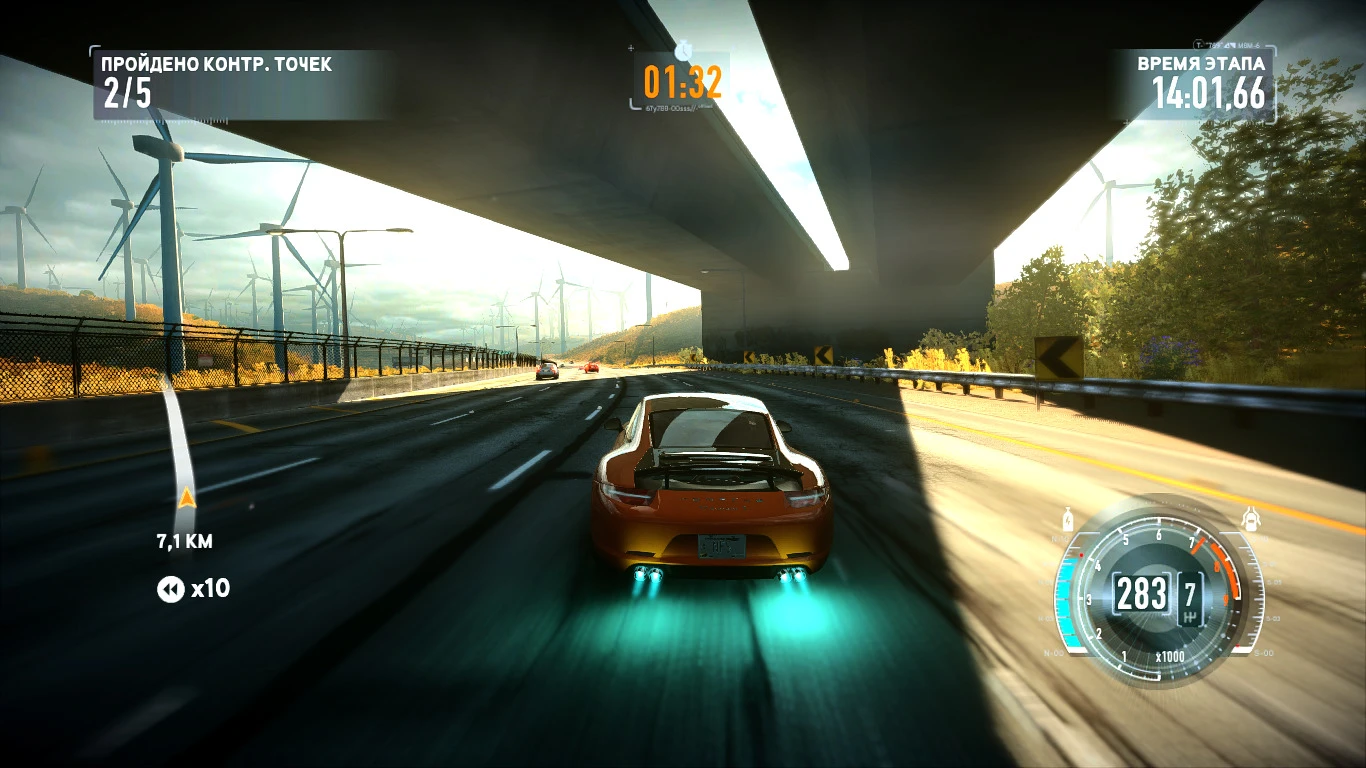Viewport: 1366px width, 768px height.
Task: Click the x1000 label inside the tachometer
Action: [1171, 656]
